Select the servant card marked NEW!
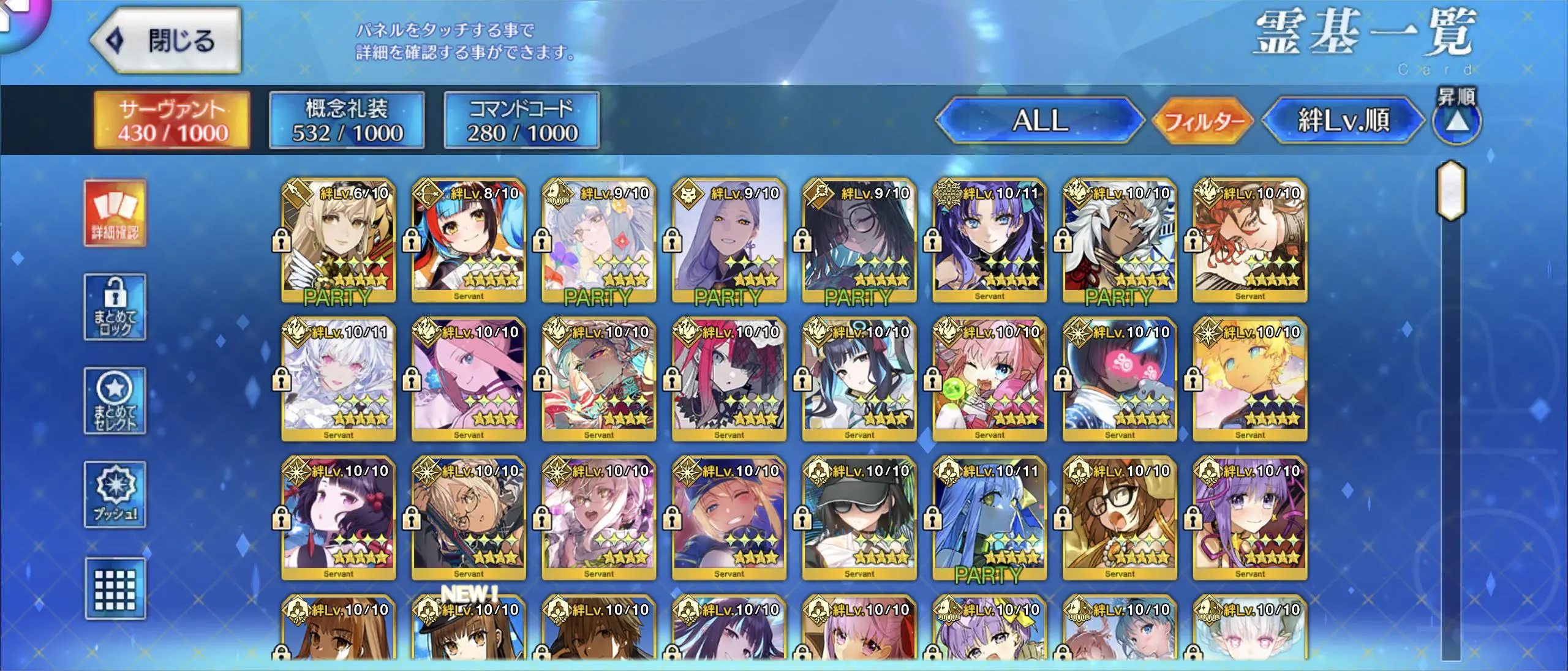This screenshot has width=1568, height=671. (469, 631)
